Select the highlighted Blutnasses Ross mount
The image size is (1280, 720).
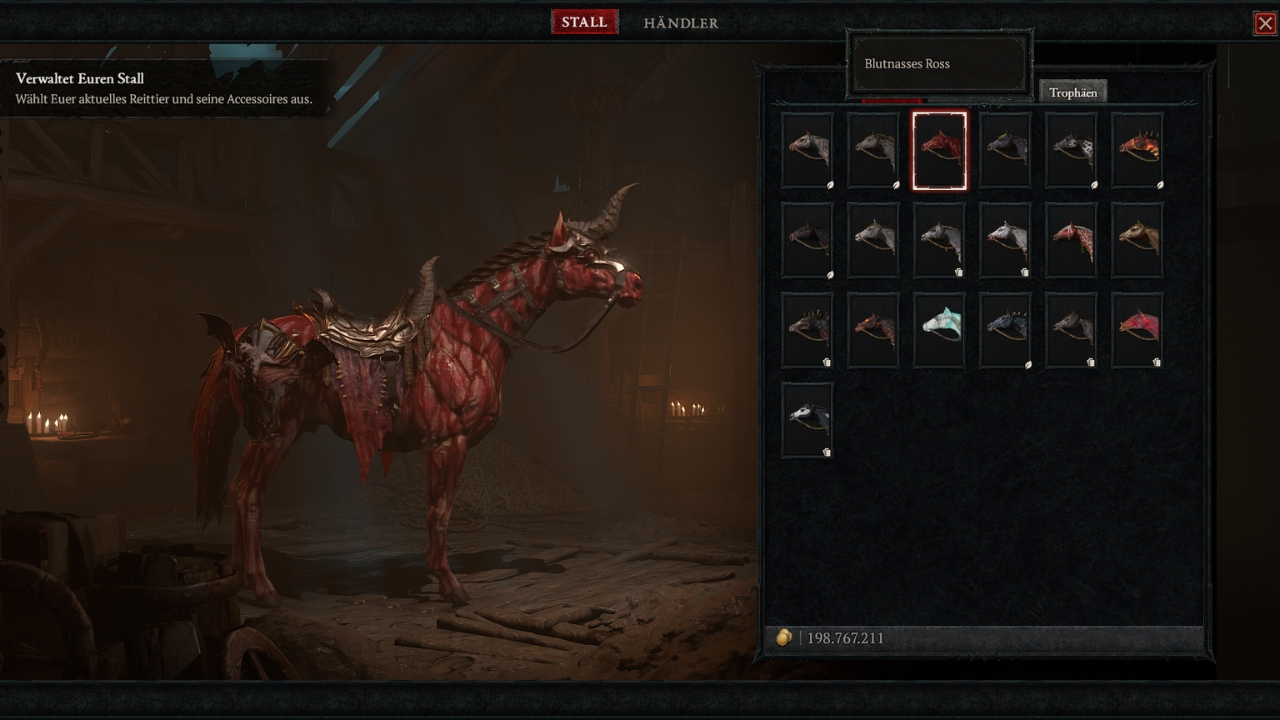click(939, 150)
